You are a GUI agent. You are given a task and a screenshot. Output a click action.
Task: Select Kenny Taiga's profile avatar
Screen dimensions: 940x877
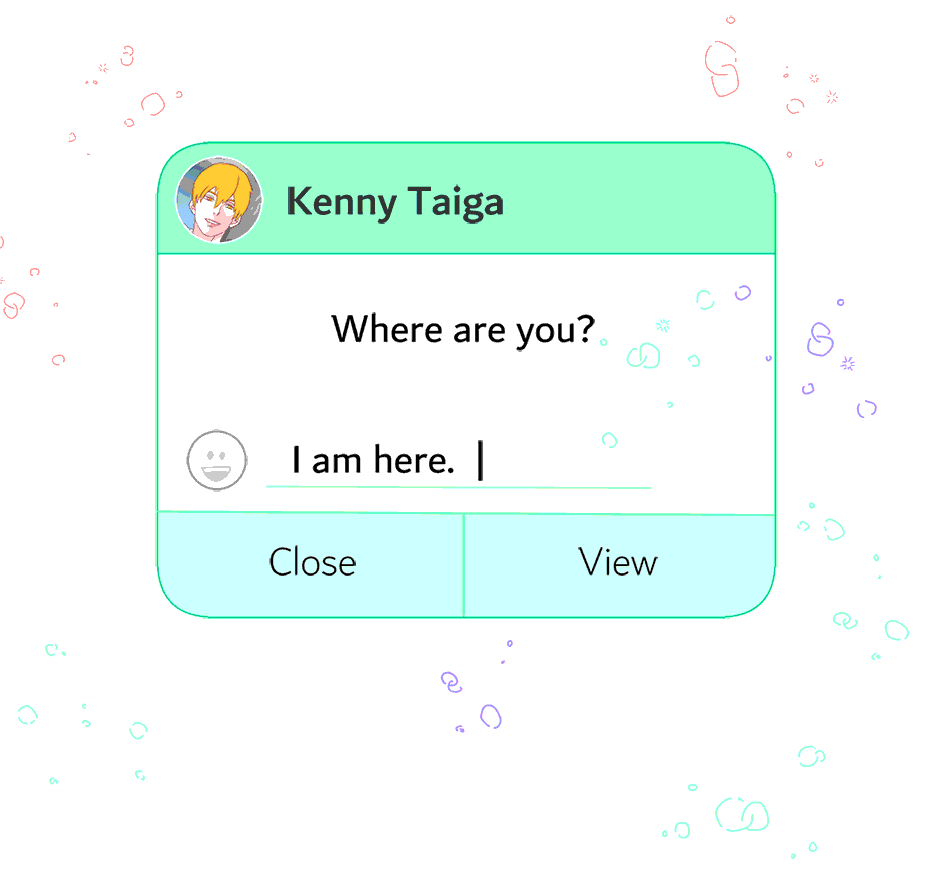[219, 201]
